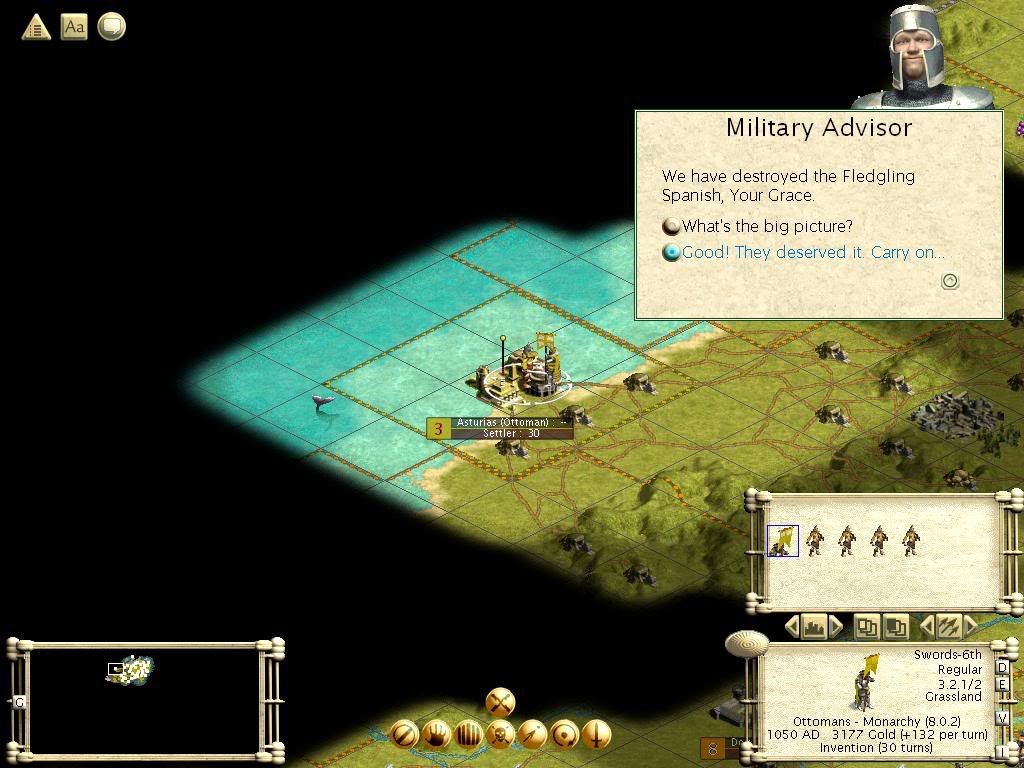This screenshot has width=1024, height=768.
Task: Open the pyramid main menu icon
Action: pyautogui.click(x=36, y=26)
